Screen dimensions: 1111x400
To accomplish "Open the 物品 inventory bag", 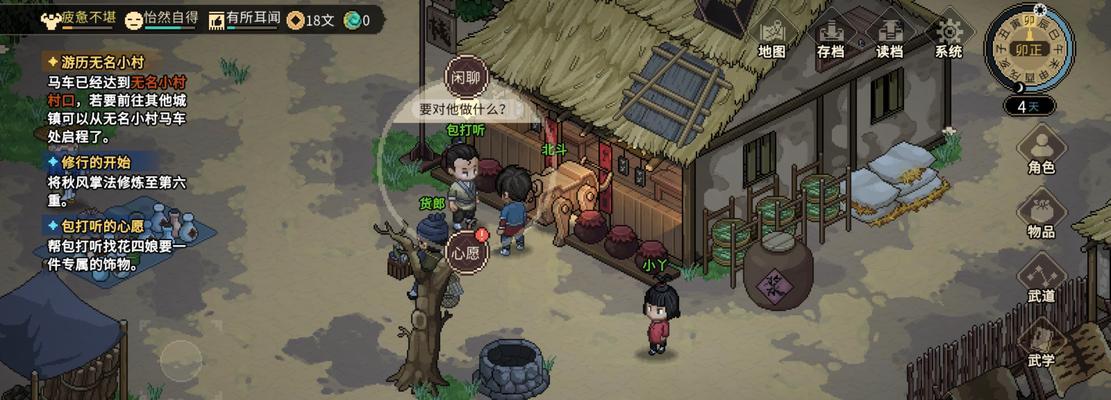I will tap(1041, 214).
